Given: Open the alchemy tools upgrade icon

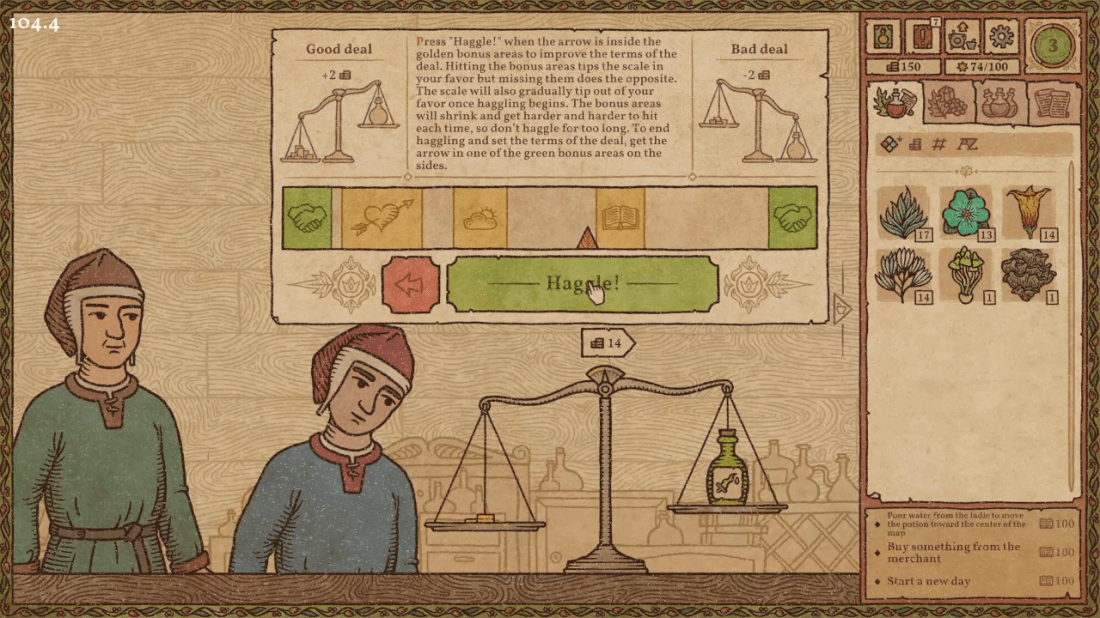Looking at the screenshot, I should [959, 38].
